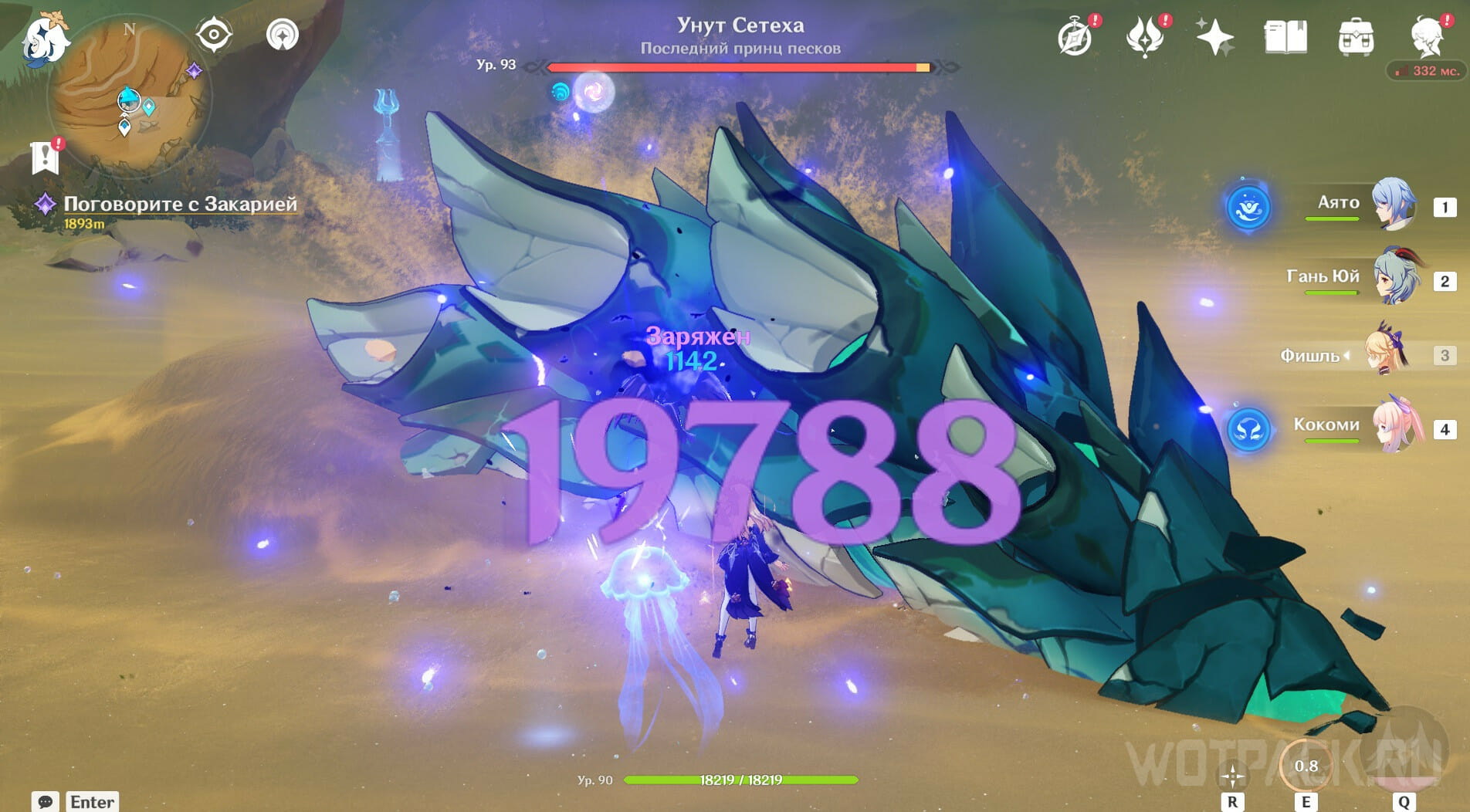Open the inventory backpack
1470x812 pixels.
pyautogui.click(x=1356, y=37)
